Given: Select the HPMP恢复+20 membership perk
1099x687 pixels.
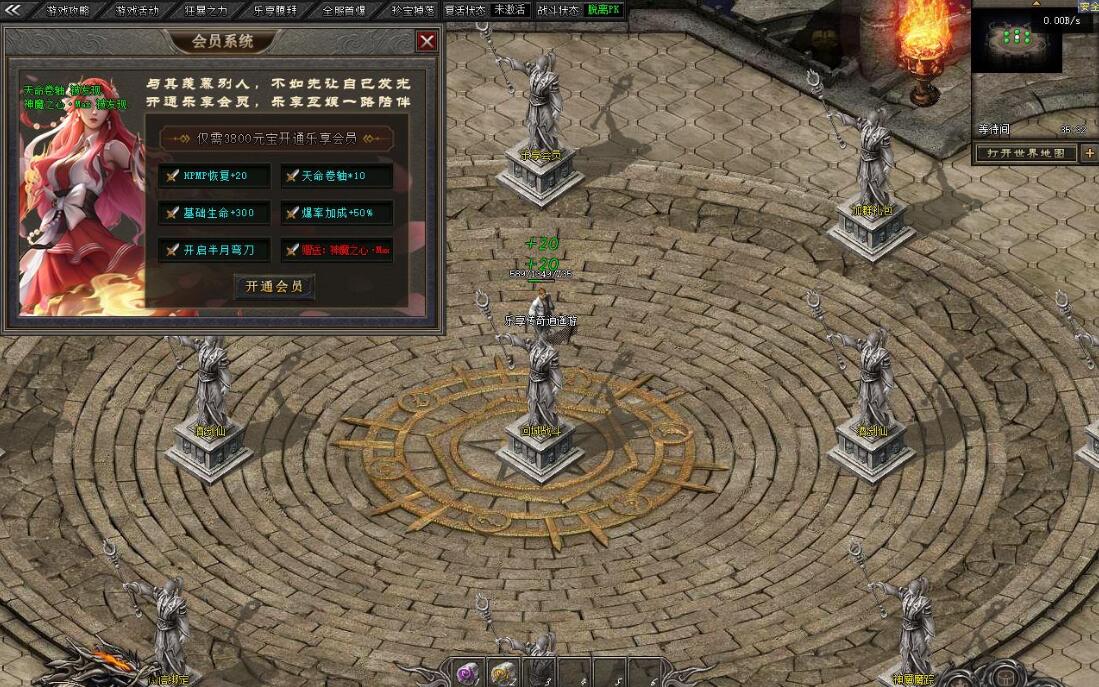Looking at the screenshot, I should (x=213, y=176).
